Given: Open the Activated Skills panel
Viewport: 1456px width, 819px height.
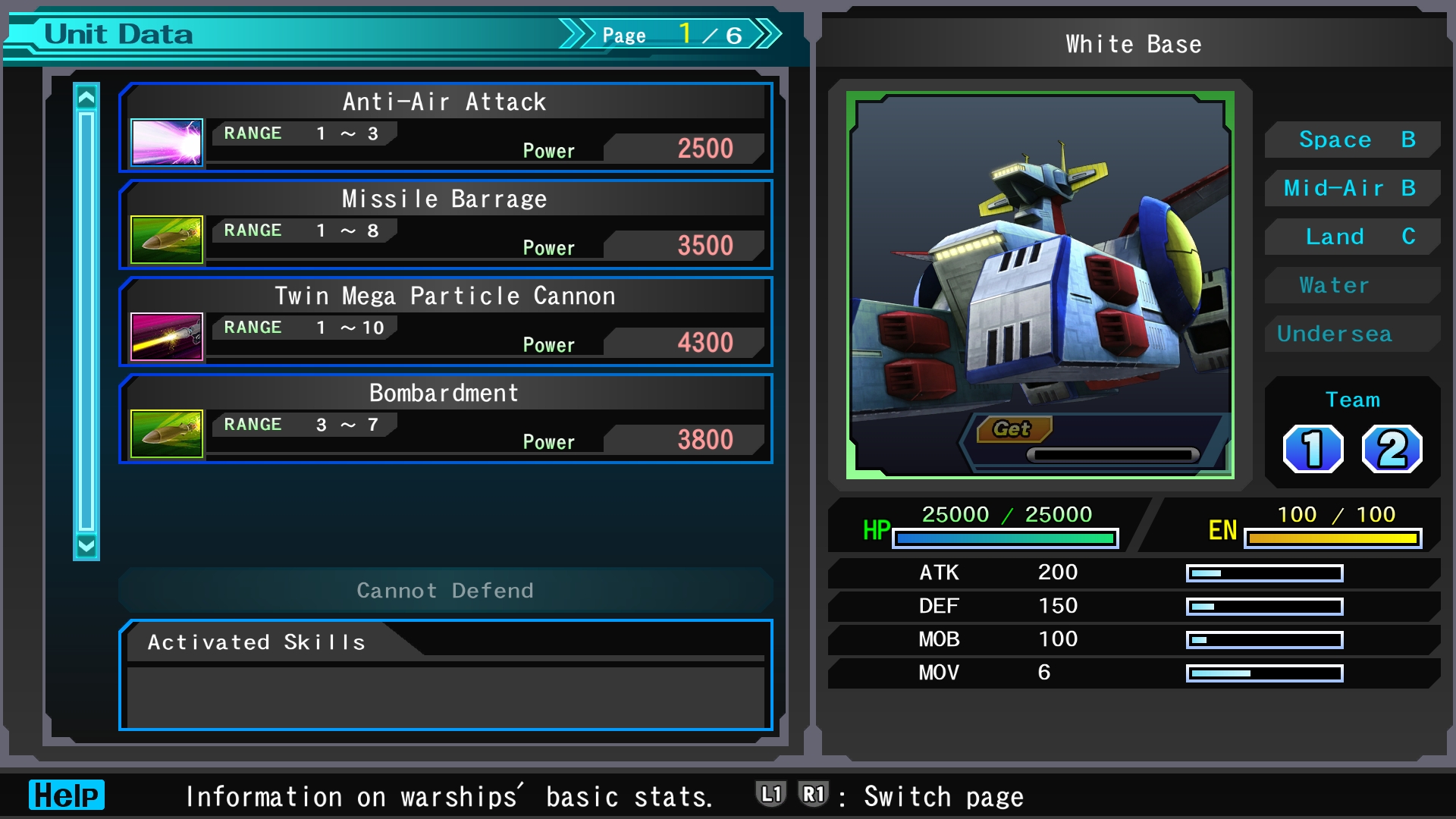Looking at the screenshot, I should coord(446,675).
